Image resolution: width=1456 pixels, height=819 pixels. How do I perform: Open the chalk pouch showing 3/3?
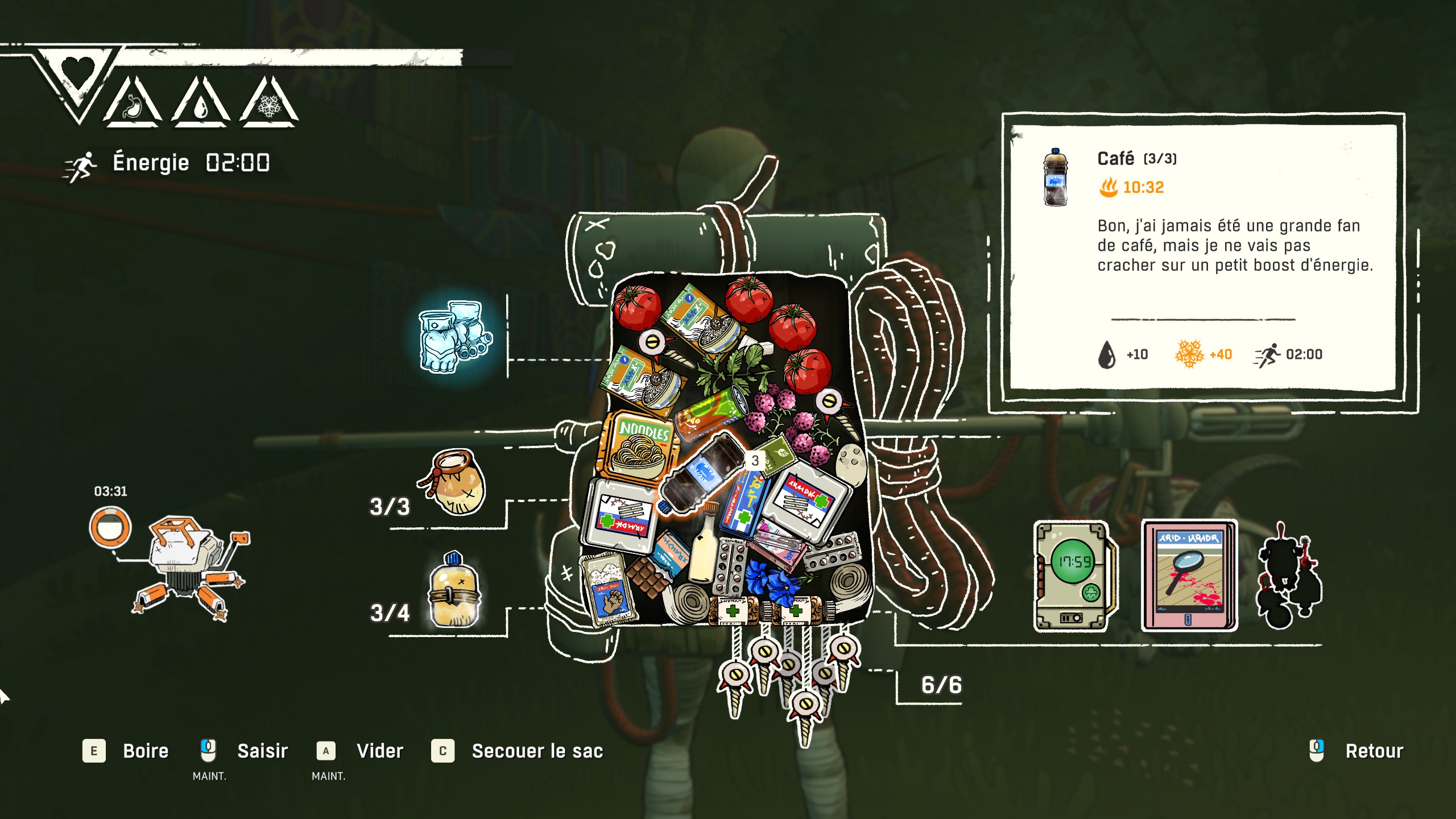[455, 482]
